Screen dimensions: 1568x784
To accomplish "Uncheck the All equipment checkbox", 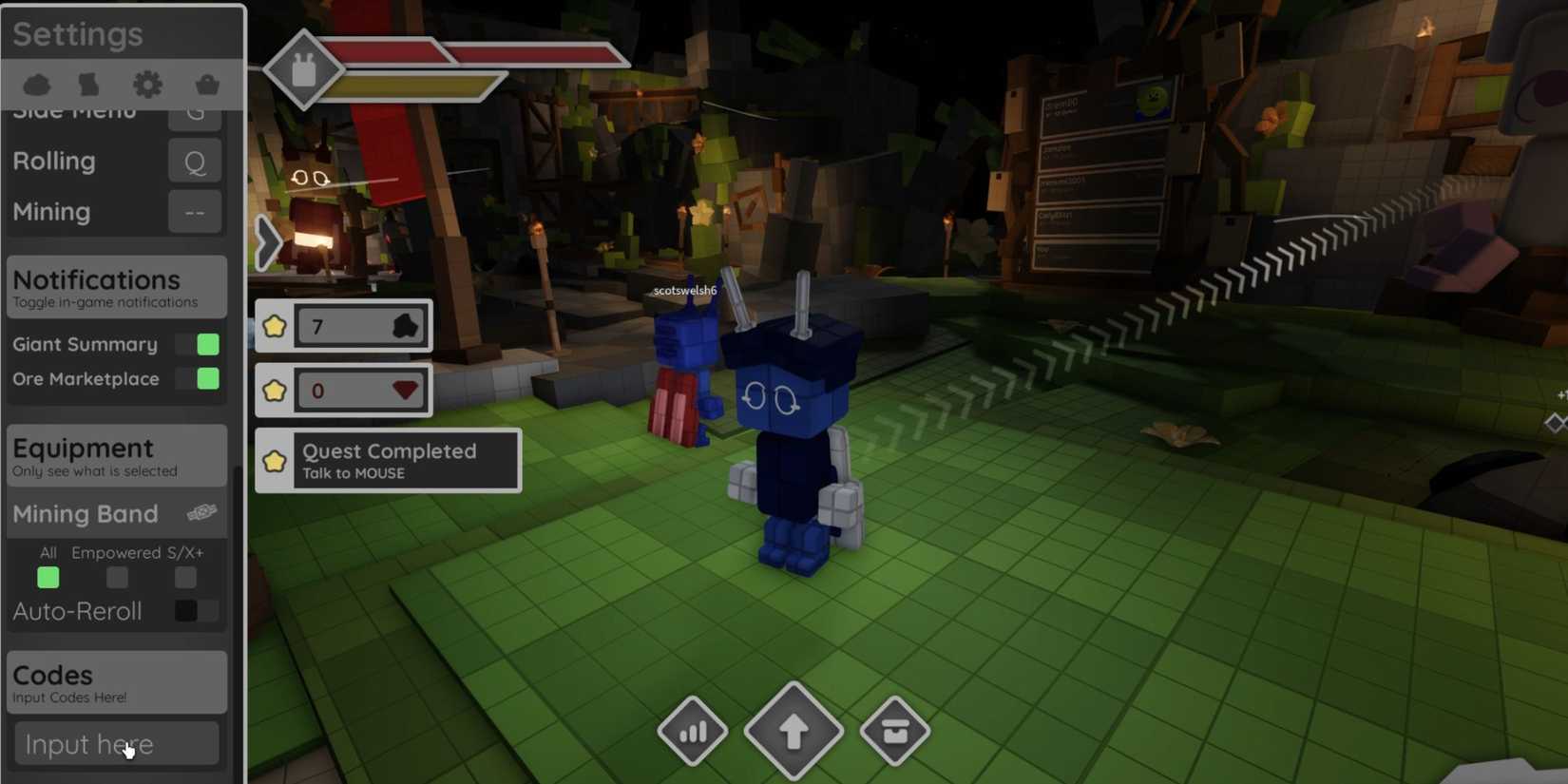I will pyautogui.click(x=48, y=577).
